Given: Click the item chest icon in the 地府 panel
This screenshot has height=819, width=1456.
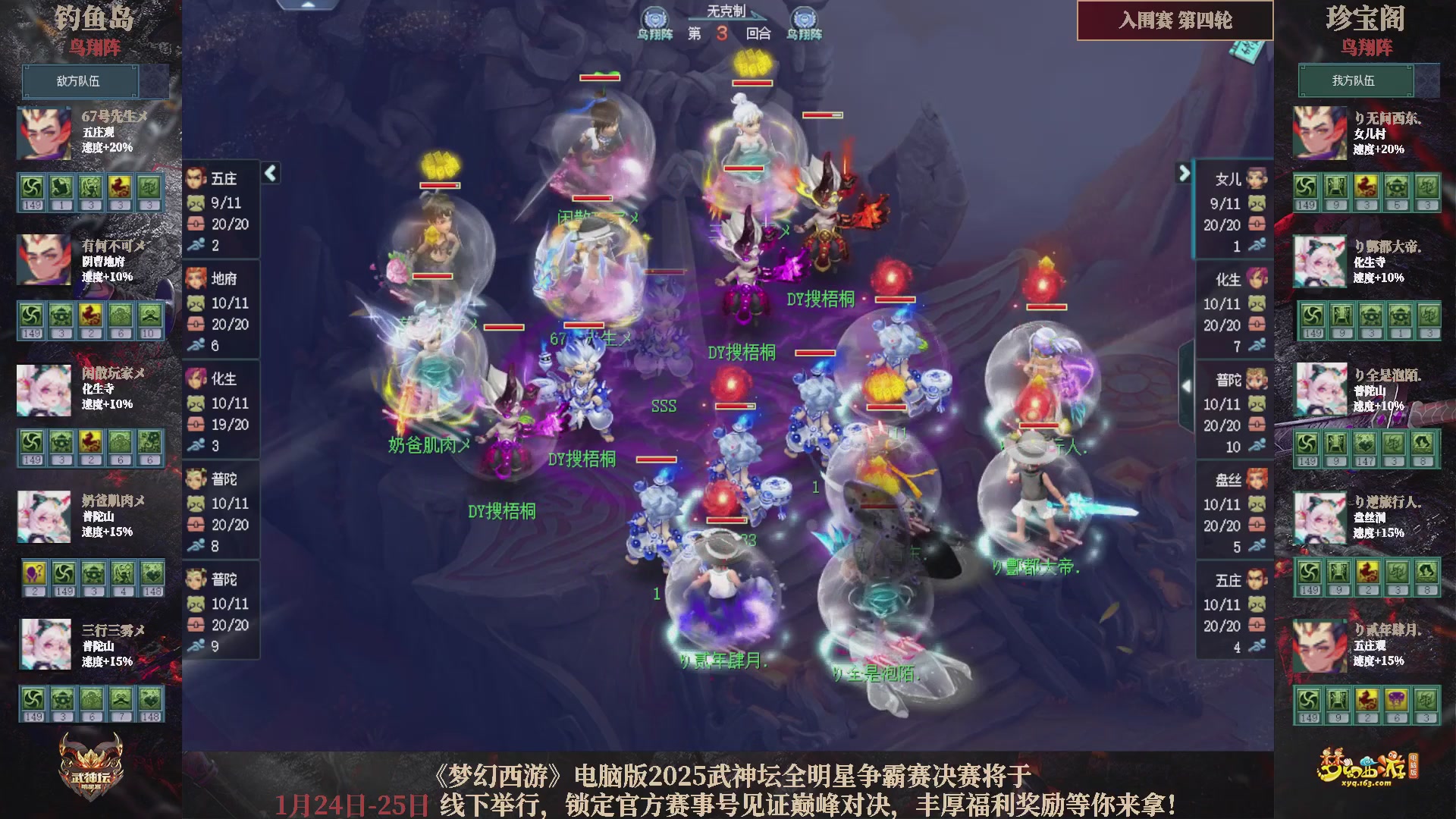Looking at the screenshot, I should [x=196, y=324].
